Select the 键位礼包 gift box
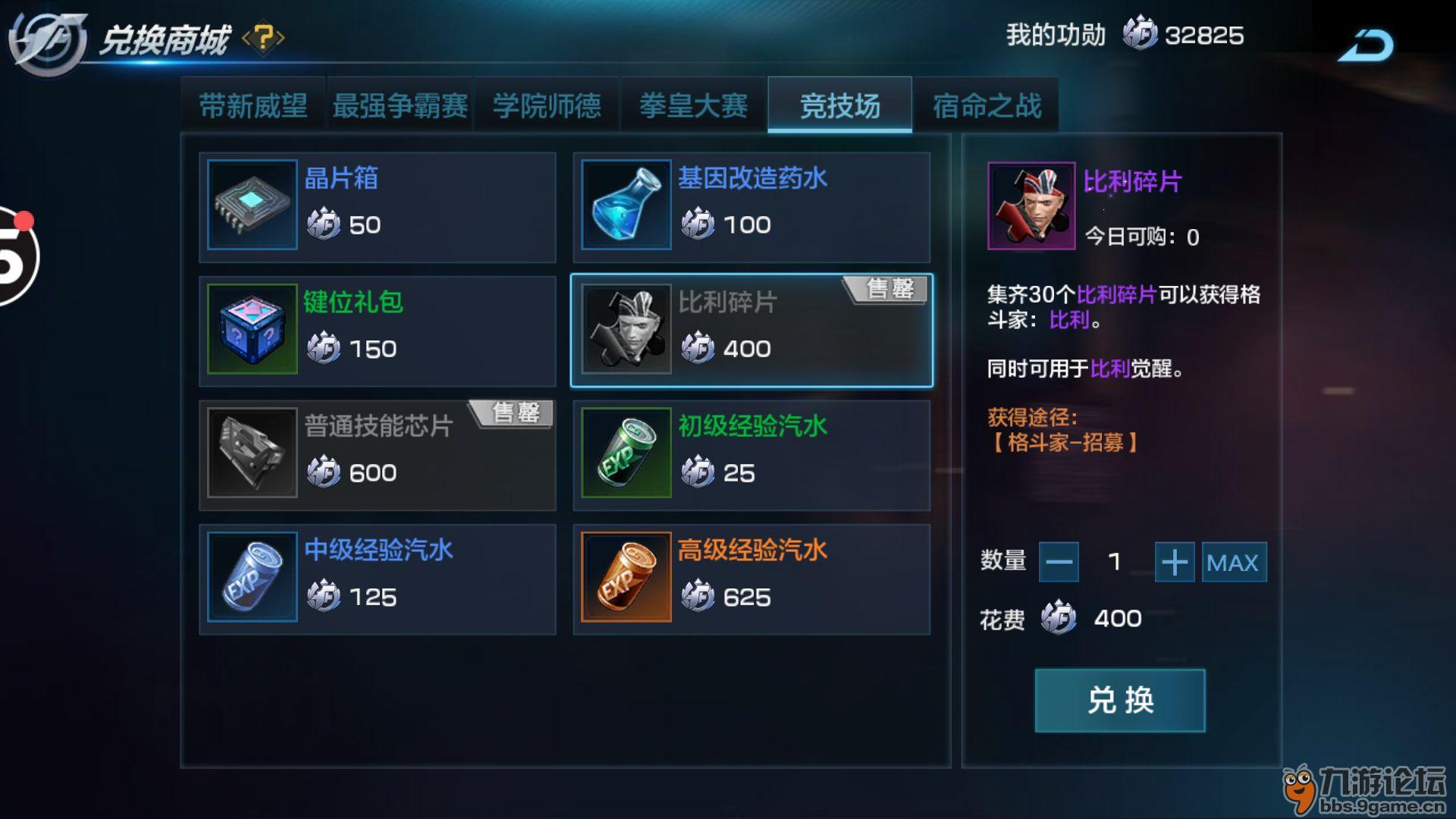The width and height of the screenshot is (1456, 819). [x=377, y=331]
